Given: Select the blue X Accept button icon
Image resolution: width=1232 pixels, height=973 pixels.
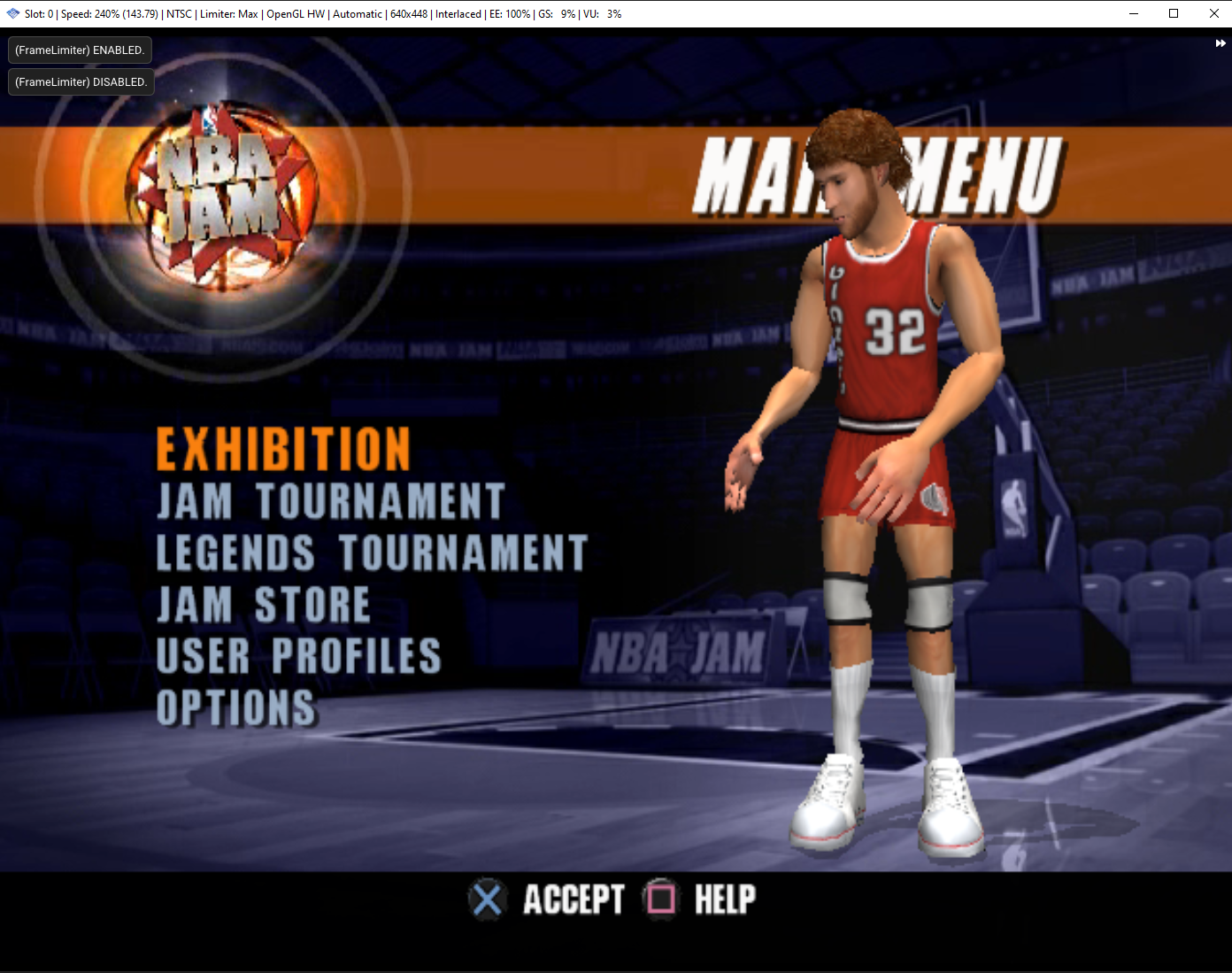Looking at the screenshot, I should (488, 900).
